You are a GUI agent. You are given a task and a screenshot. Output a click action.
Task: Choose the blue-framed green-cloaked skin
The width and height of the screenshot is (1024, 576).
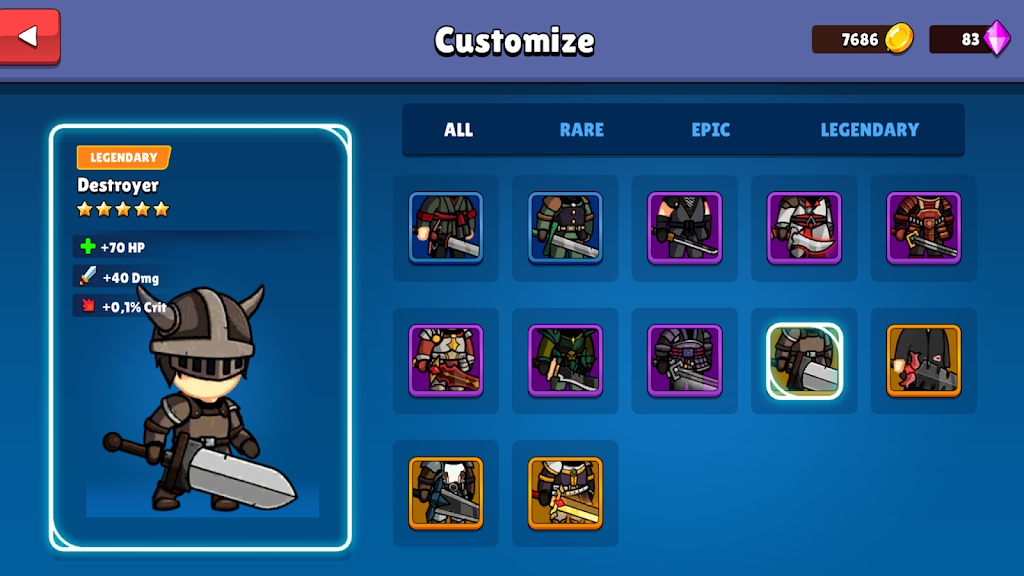(x=565, y=228)
